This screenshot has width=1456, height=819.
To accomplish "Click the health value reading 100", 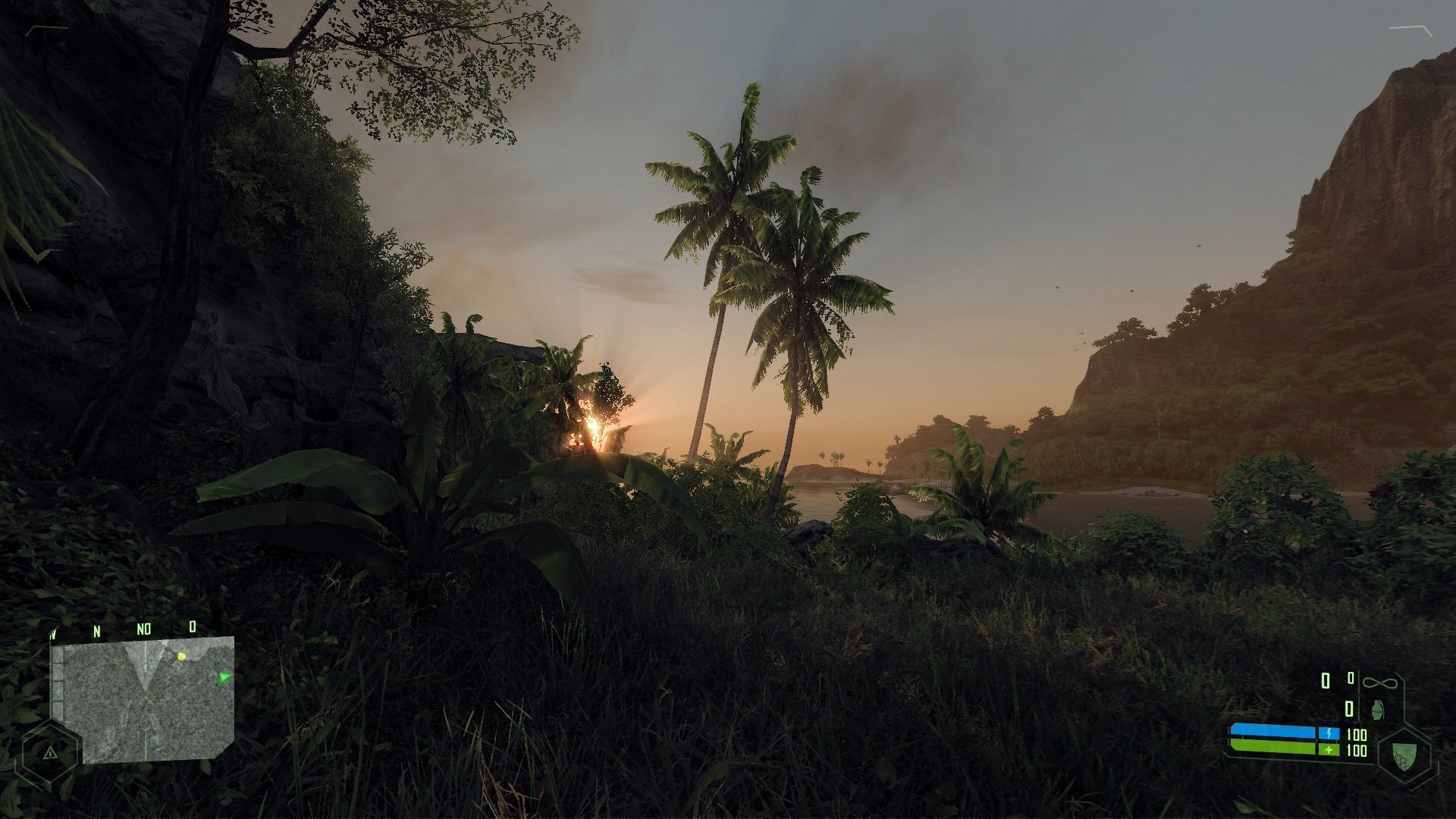I will [1357, 751].
